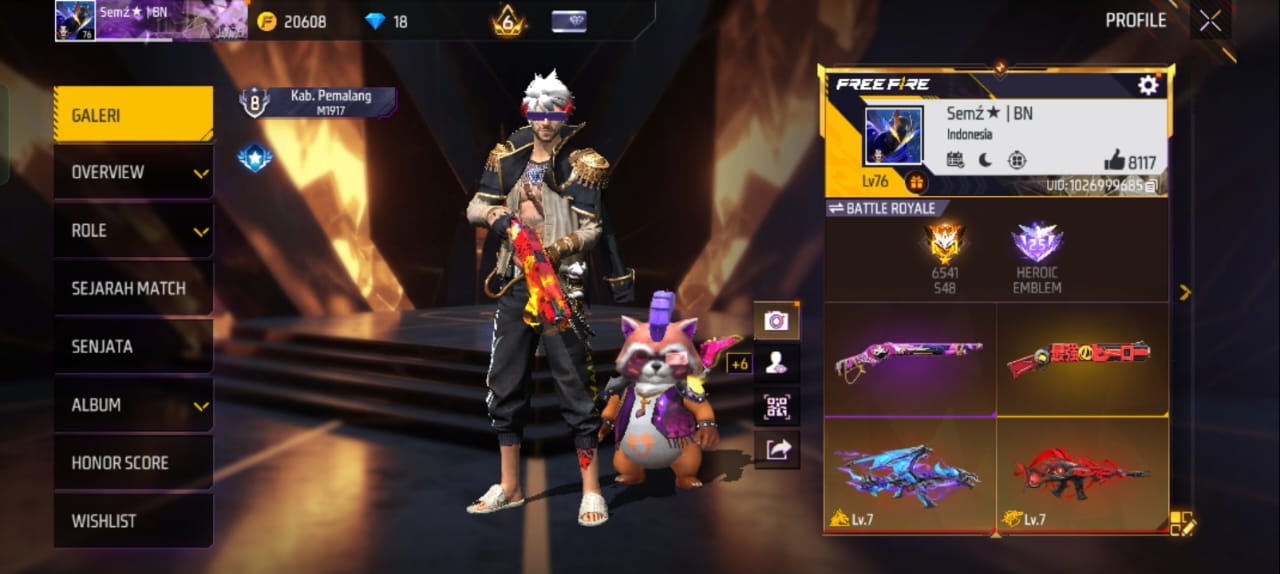The image size is (1280, 574).
Task: Choose the blue dragon weapon skin
Action: pos(910,472)
